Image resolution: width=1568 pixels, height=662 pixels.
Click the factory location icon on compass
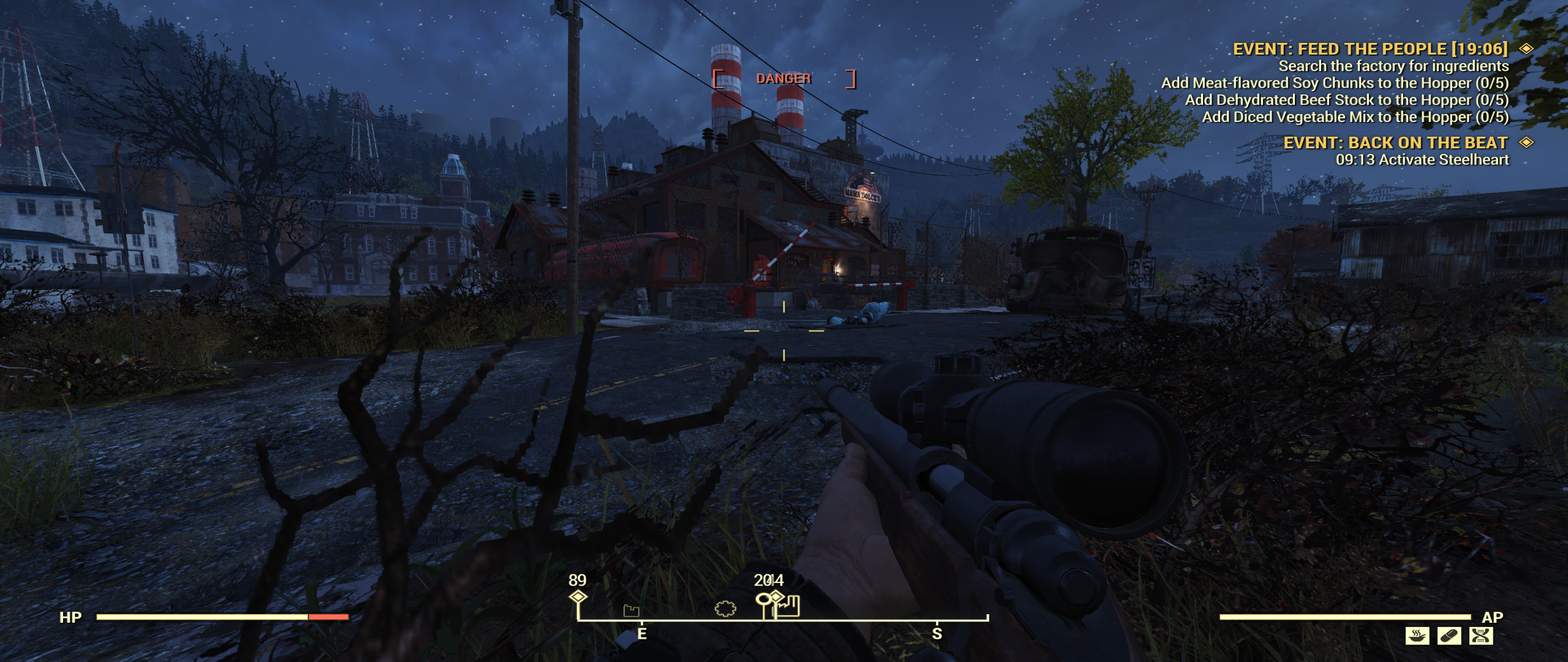click(x=789, y=606)
